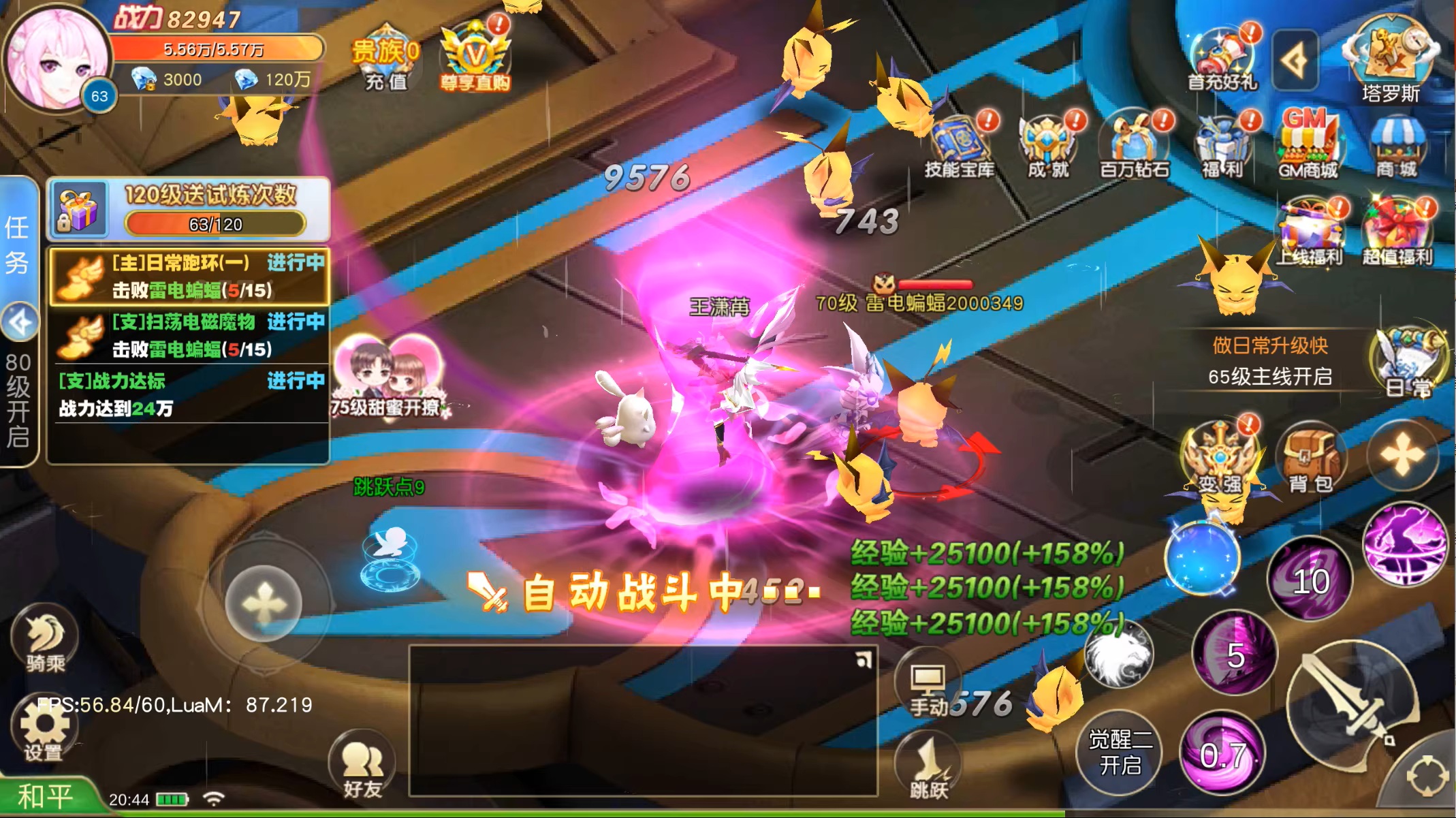
Task: Open the 背包 backpack
Action: pos(1310,458)
